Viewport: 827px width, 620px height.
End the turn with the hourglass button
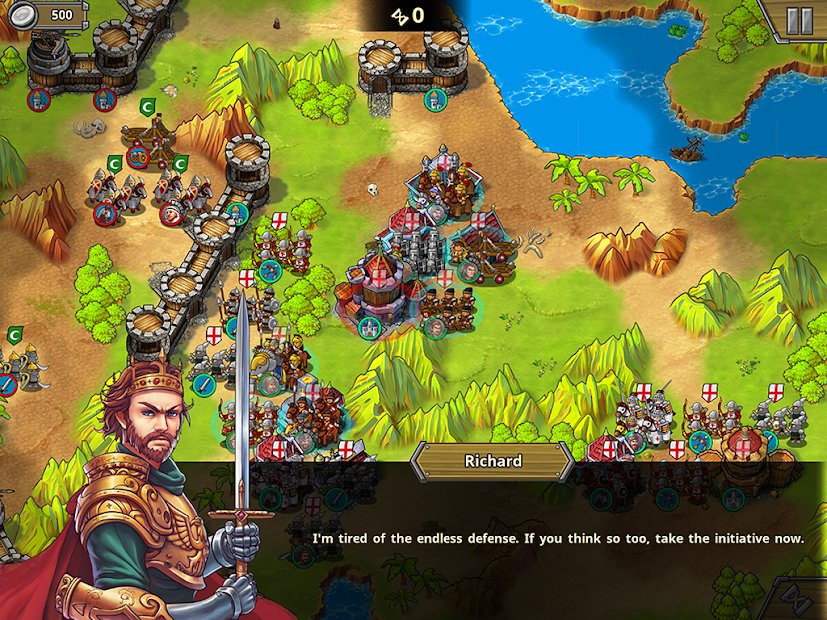point(797,600)
